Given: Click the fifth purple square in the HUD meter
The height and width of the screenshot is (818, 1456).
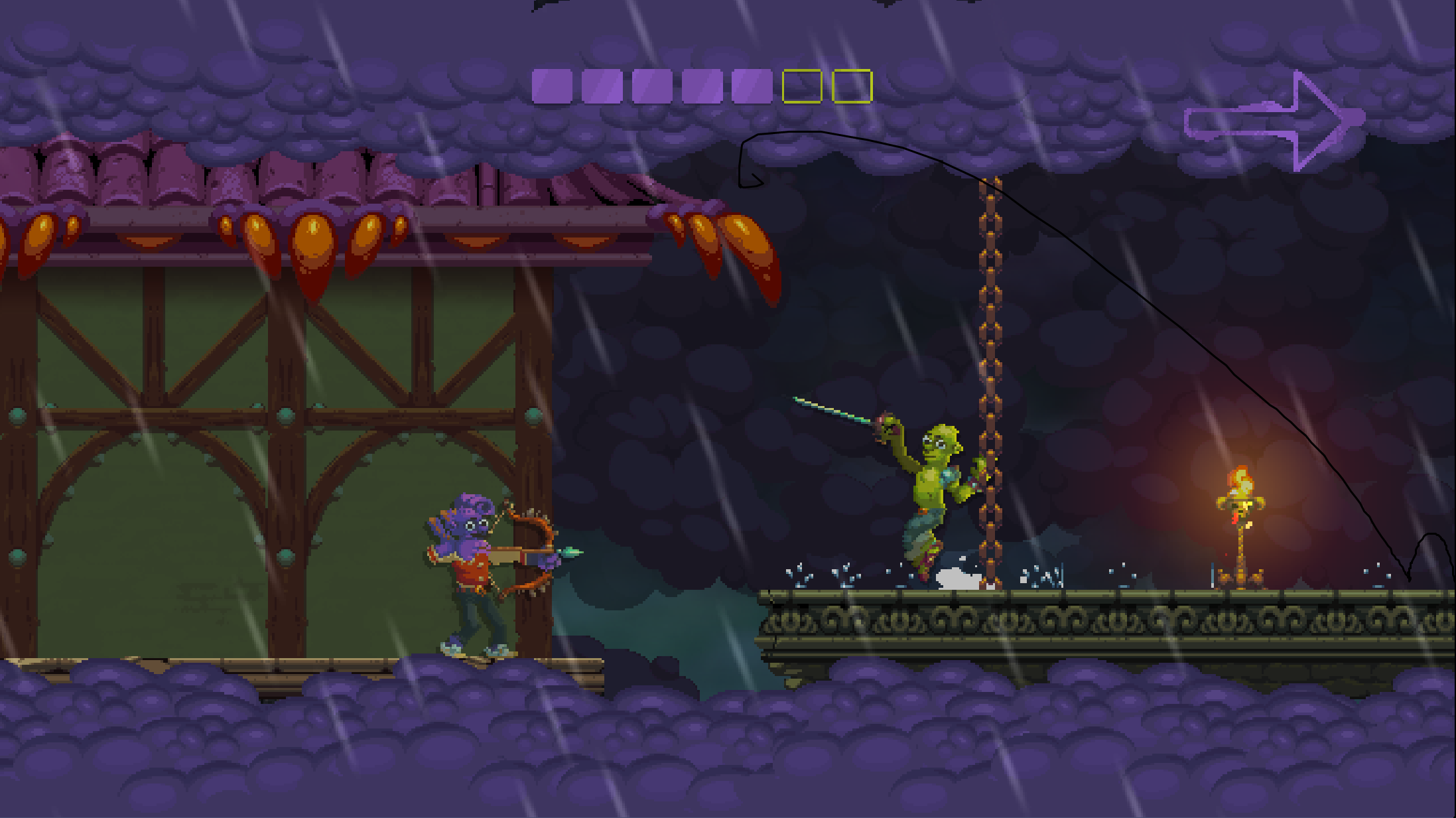Looking at the screenshot, I should point(752,86).
